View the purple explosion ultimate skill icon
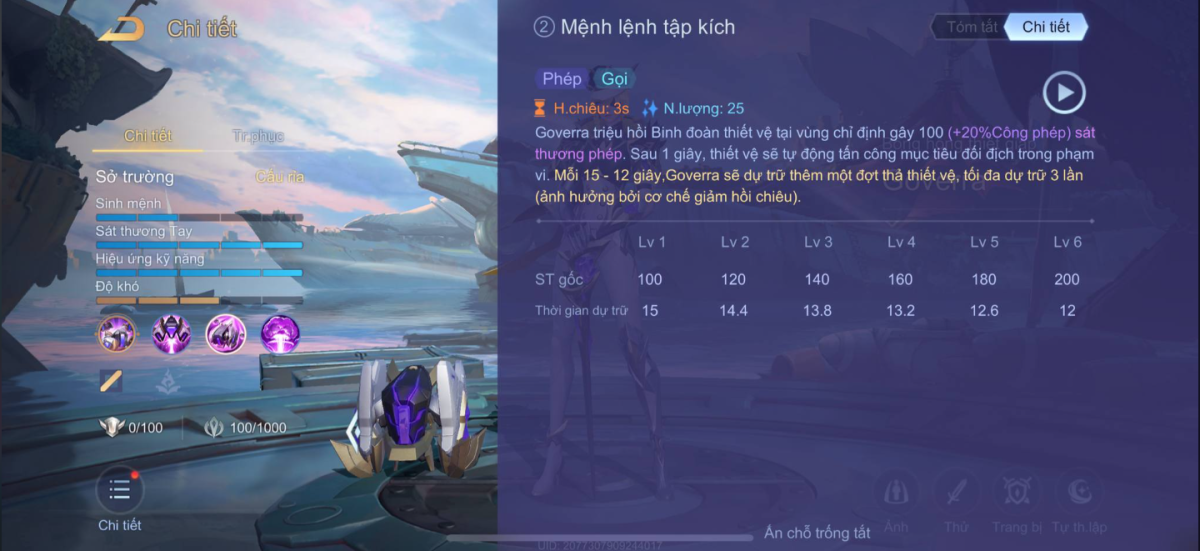 click(281, 333)
